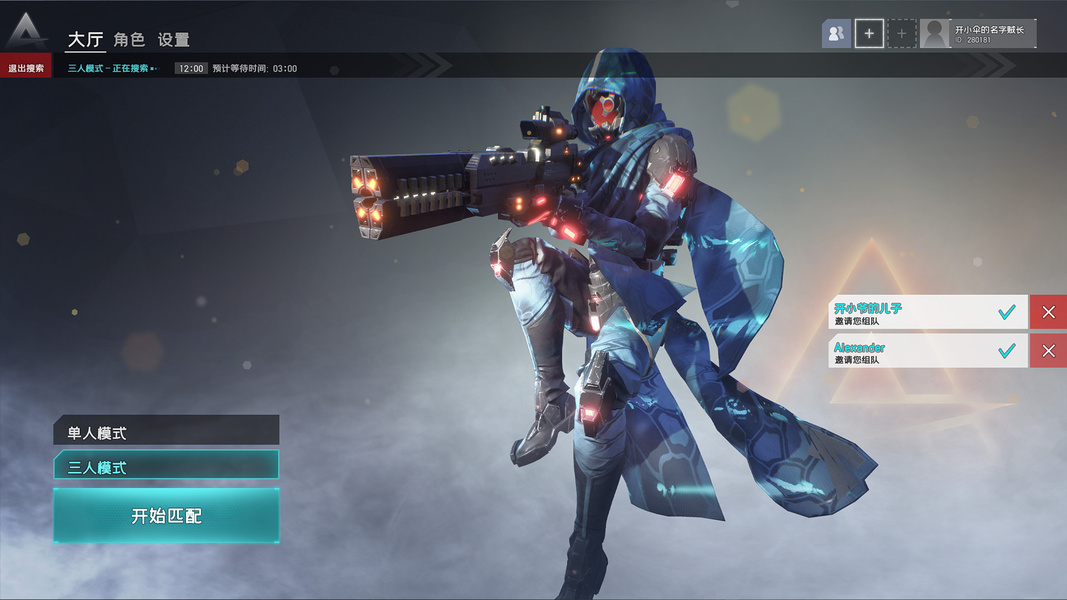
Task: Accept team invite from 开小爷的儿子
Action: (1007, 313)
